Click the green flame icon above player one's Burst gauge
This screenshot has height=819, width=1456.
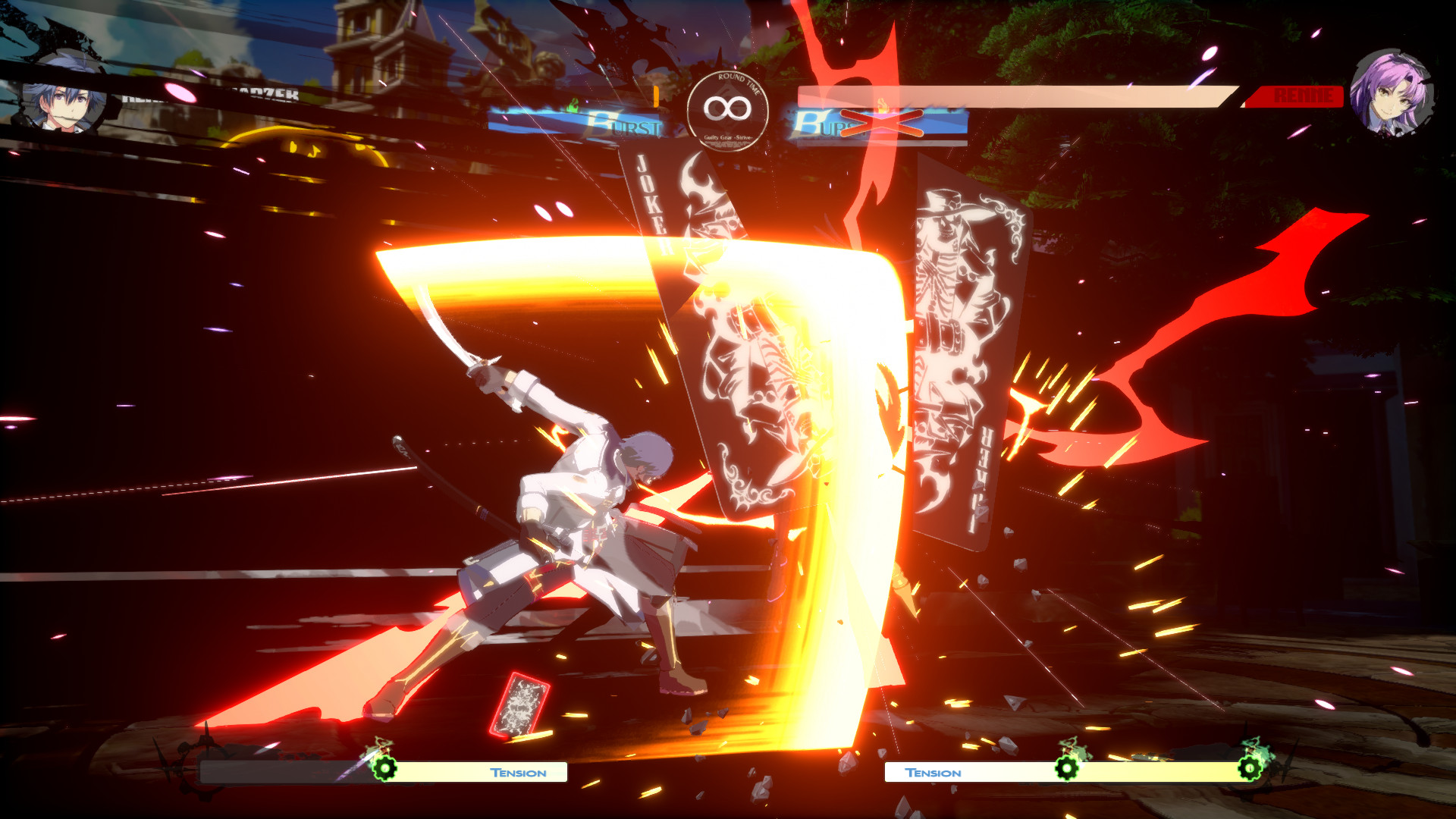pyautogui.click(x=573, y=104)
